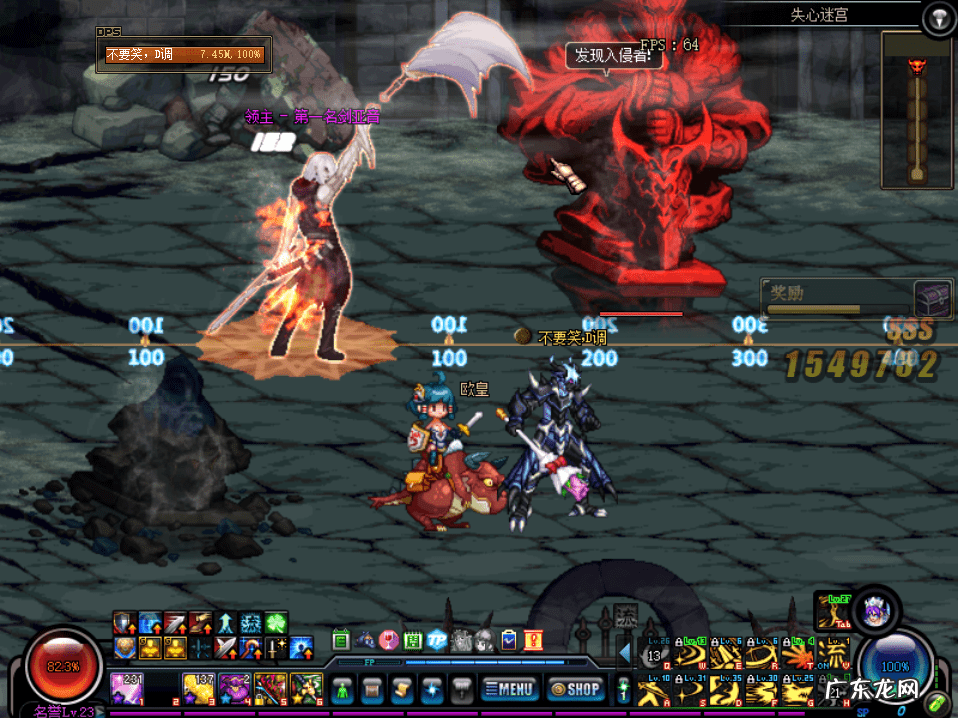Screen dimensions: 958x718
Task: Open the character info green figure button
Action: [342, 688]
